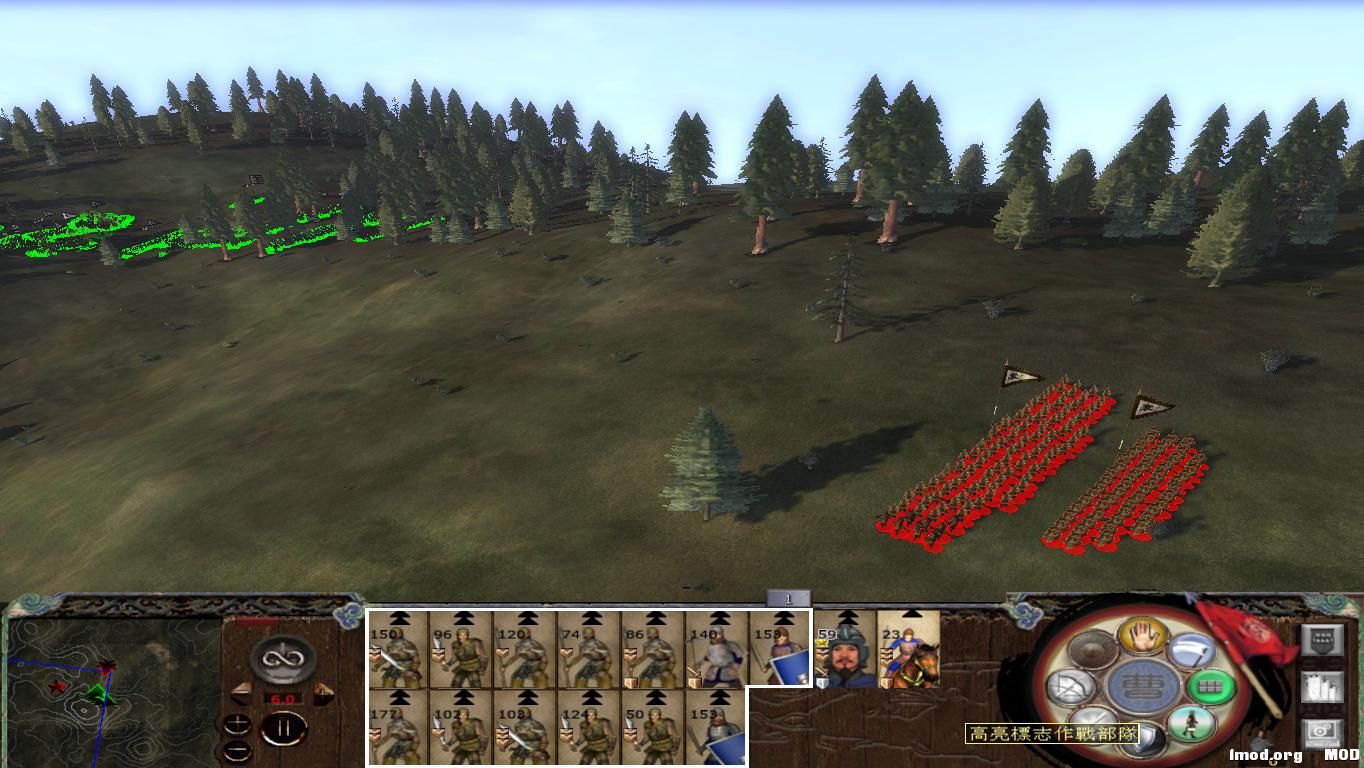This screenshot has height=768, width=1364.
Task: Click the green group formation grid icon
Action: click(1209, 687)
